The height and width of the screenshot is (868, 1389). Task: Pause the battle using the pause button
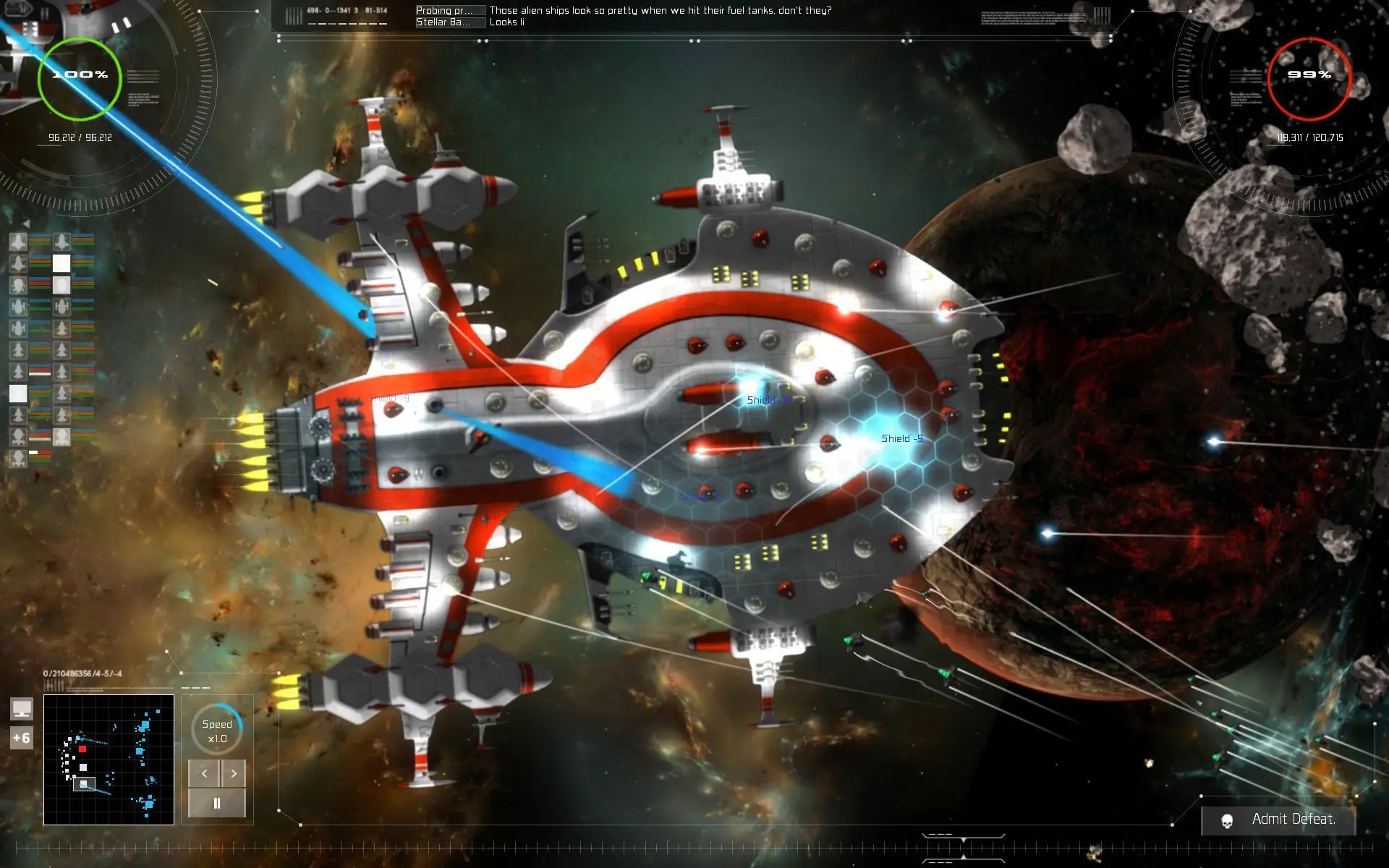point(217,801)
